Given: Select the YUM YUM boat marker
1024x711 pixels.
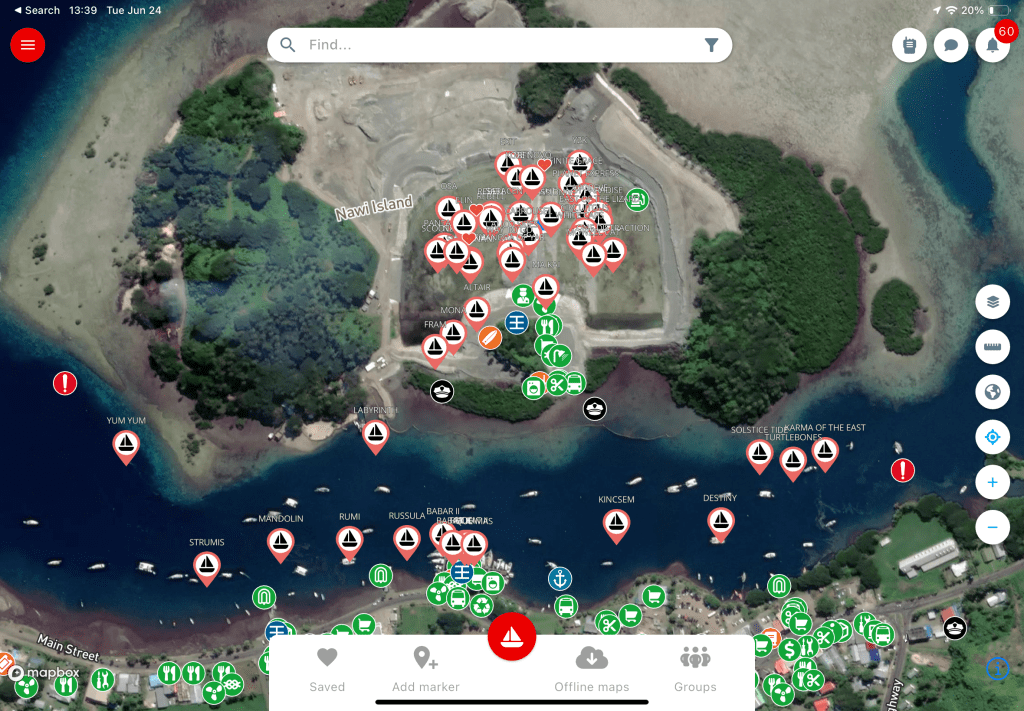Looking at the screenshot, I should coord(126,444).
